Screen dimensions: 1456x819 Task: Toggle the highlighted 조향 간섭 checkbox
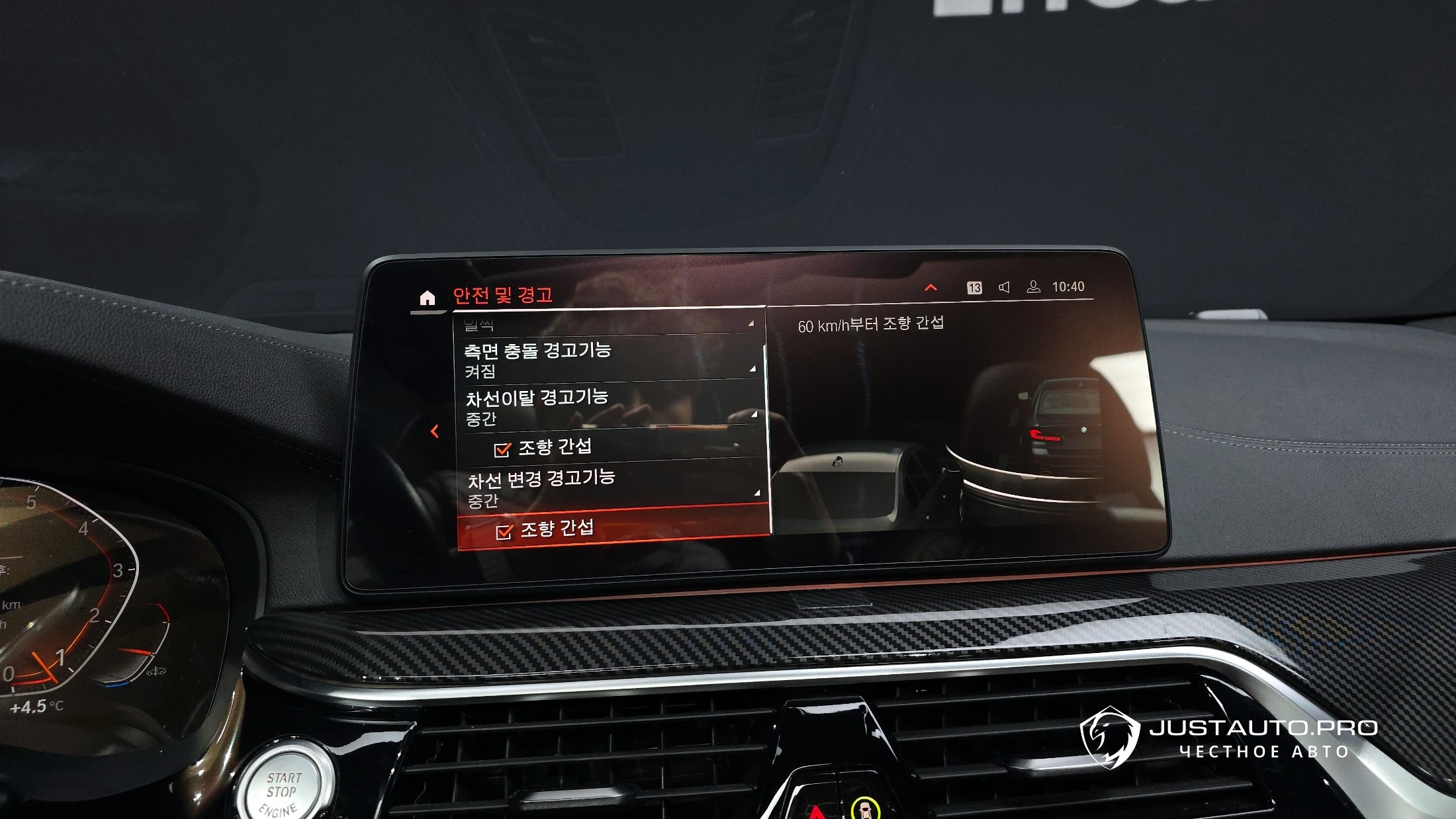click(504, 532)
